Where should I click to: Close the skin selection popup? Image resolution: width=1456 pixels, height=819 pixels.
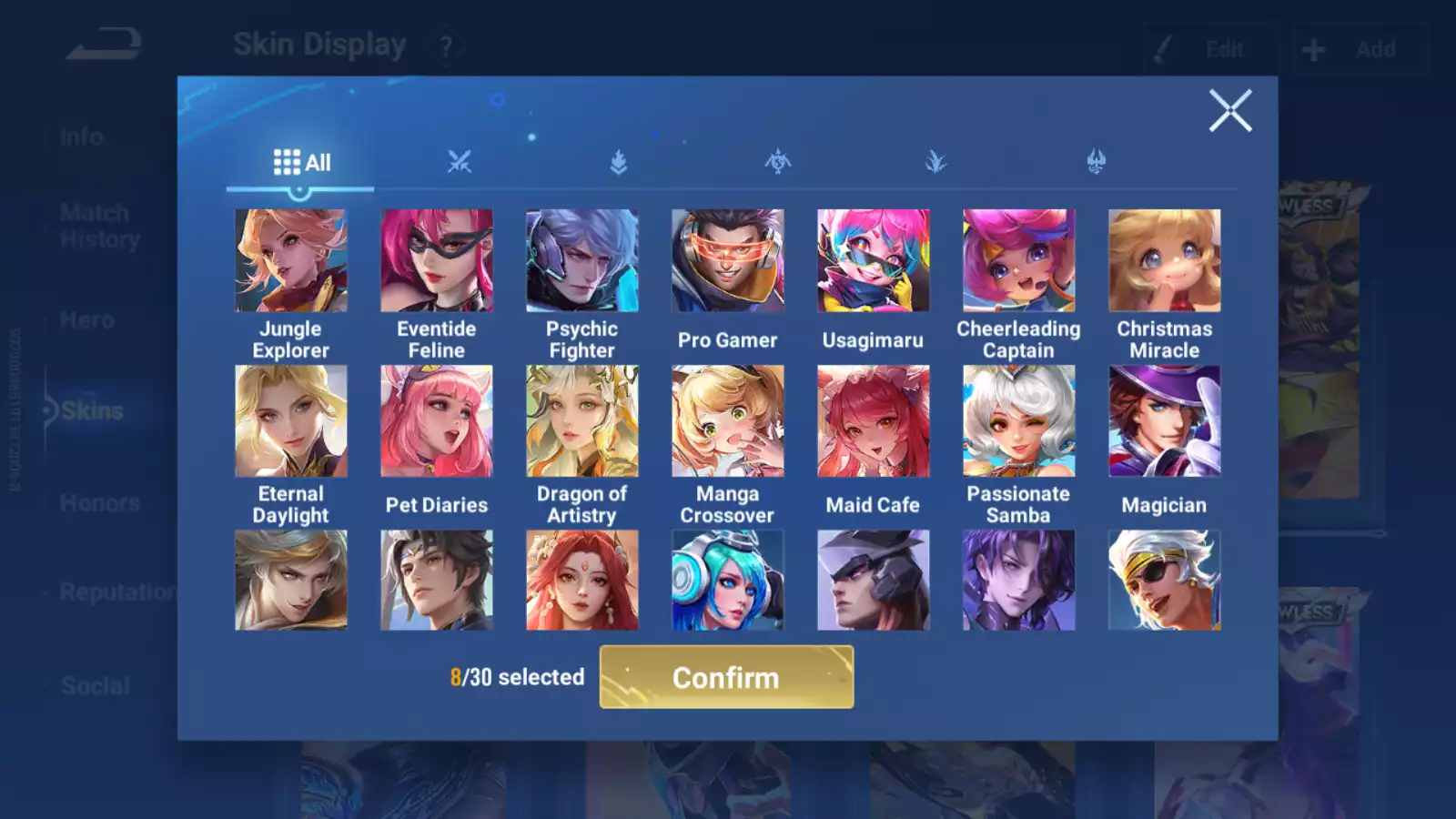pos(1229,111)
